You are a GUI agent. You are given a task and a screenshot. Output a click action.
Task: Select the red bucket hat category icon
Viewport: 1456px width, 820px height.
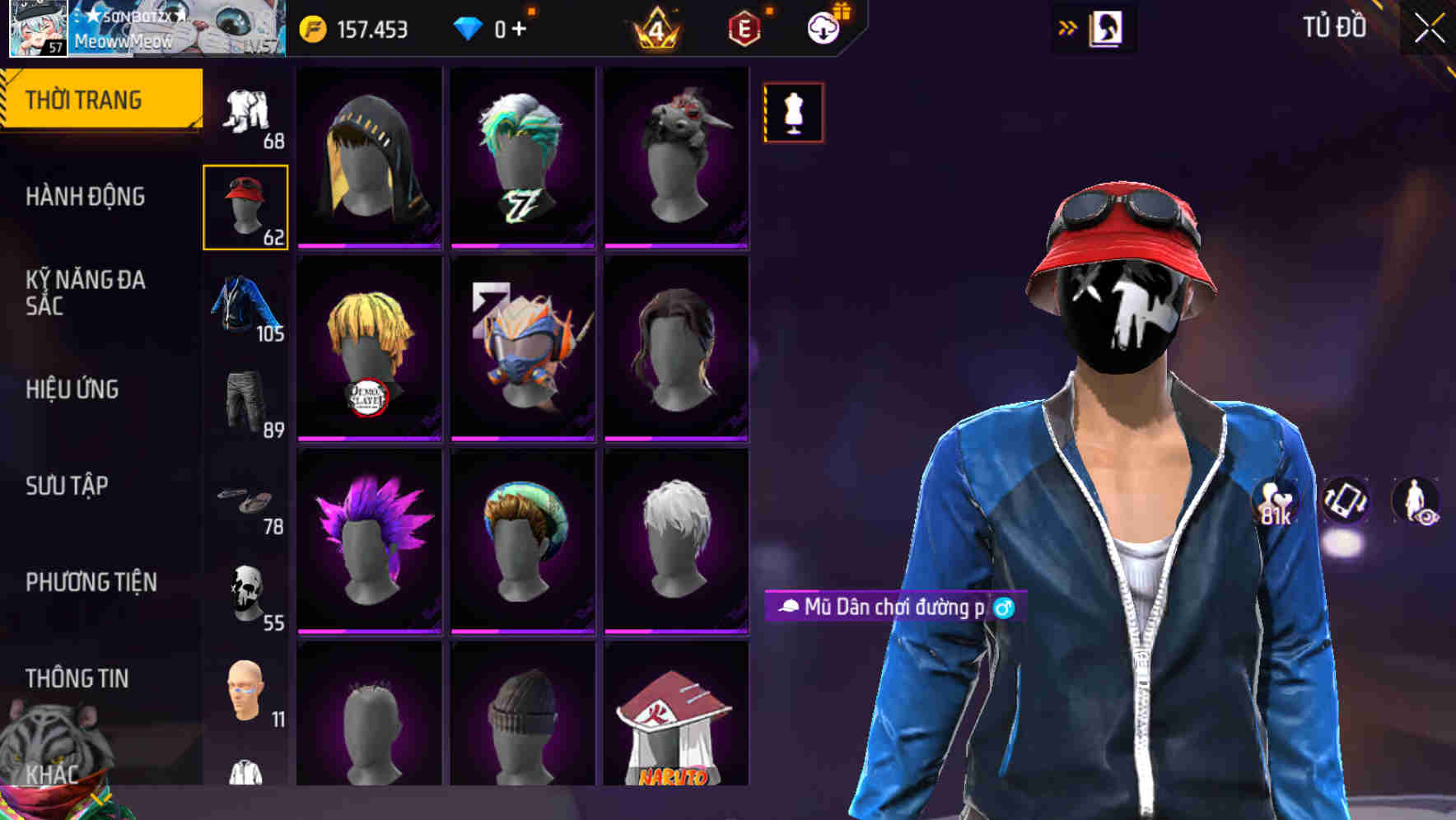point(245,204)
